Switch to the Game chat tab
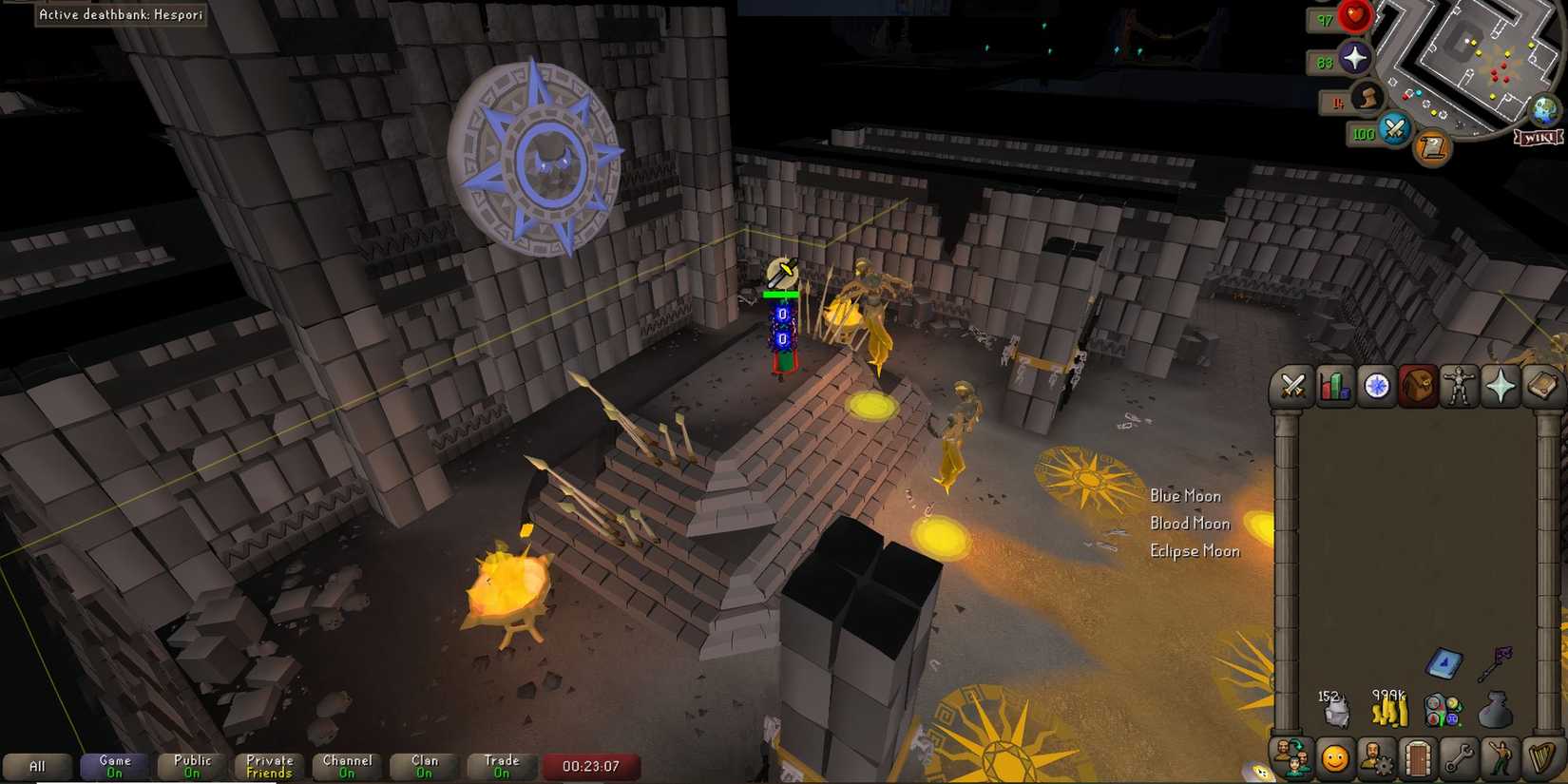 tap(113, 766)
